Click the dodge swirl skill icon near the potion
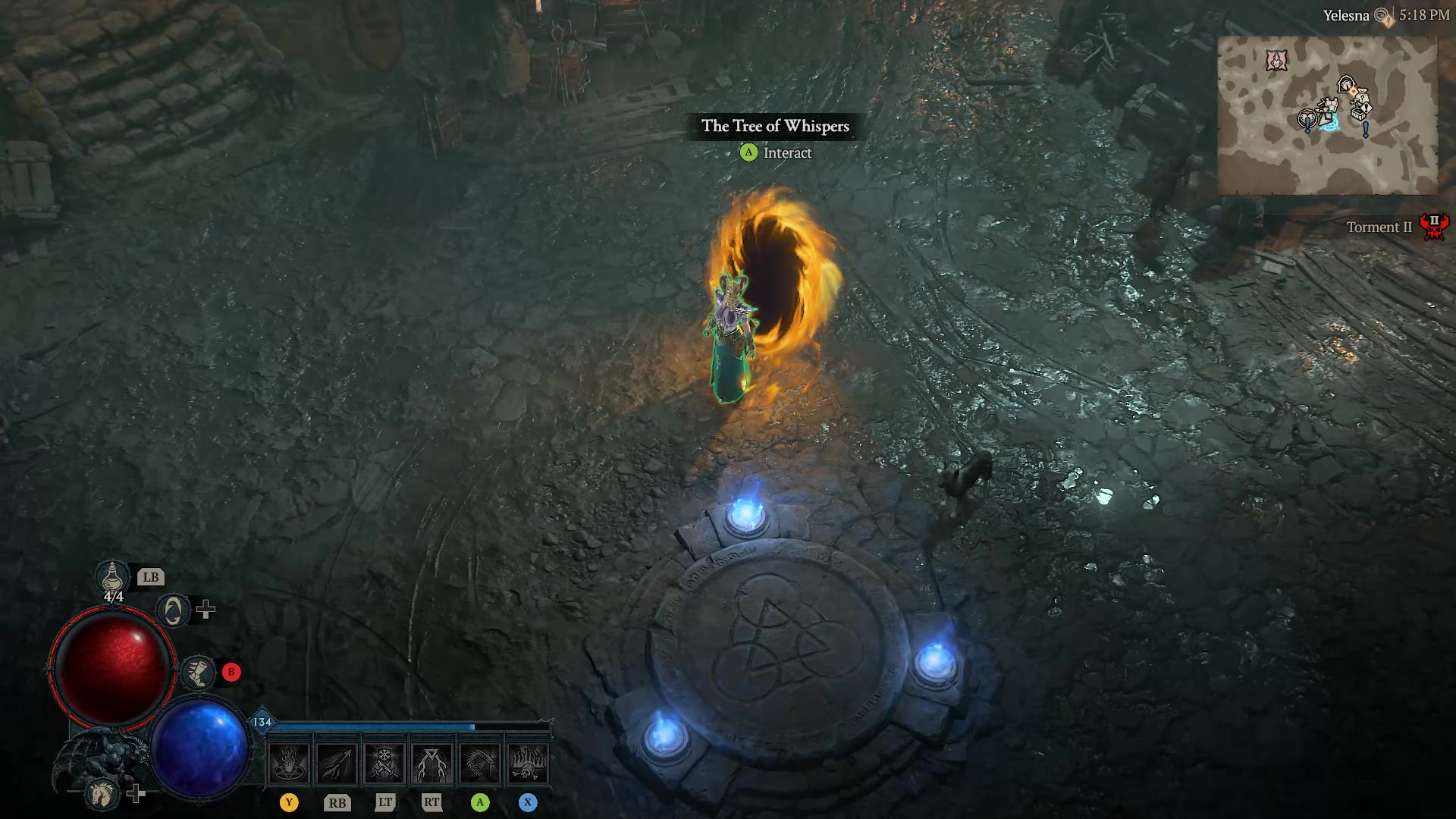The image size is (1456, 819). click(172, 610)
